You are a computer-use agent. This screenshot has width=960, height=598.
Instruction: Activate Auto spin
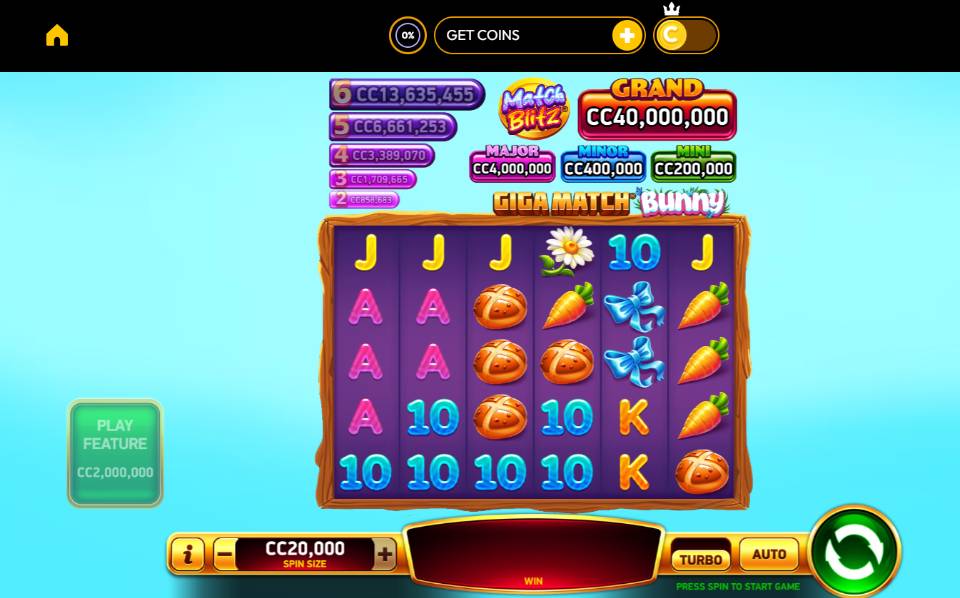769,554
